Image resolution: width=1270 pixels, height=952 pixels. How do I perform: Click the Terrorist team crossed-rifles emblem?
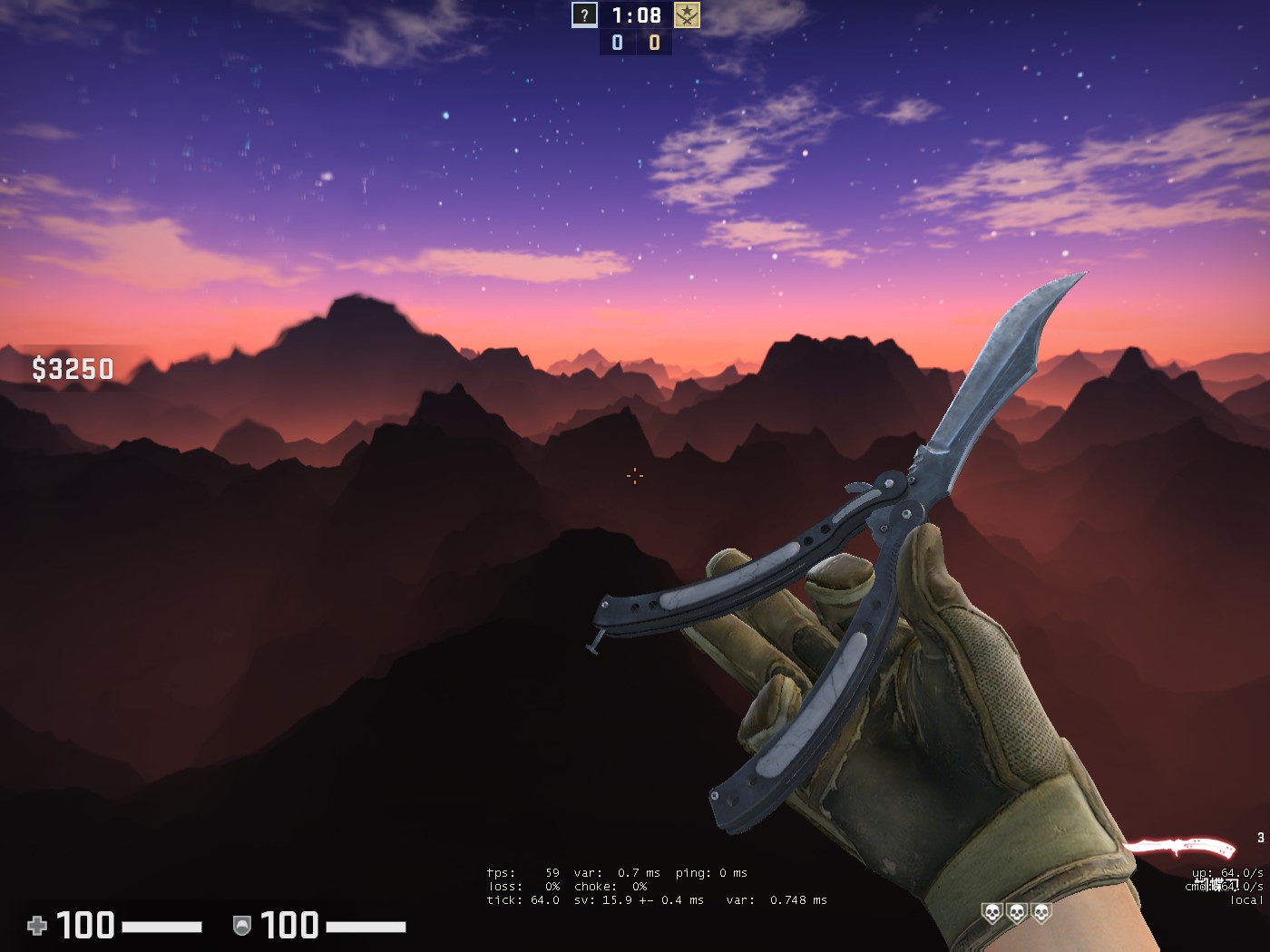[x=687, y=15]
